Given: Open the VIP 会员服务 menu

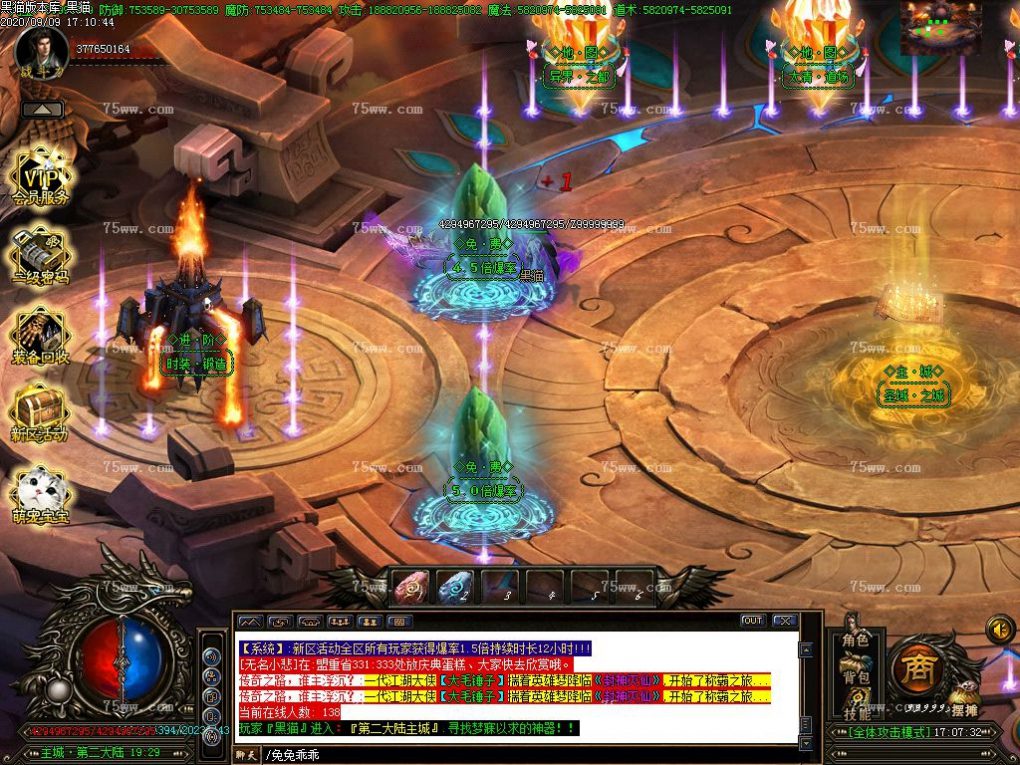Looking at the screenshot, I should point(40,178).
